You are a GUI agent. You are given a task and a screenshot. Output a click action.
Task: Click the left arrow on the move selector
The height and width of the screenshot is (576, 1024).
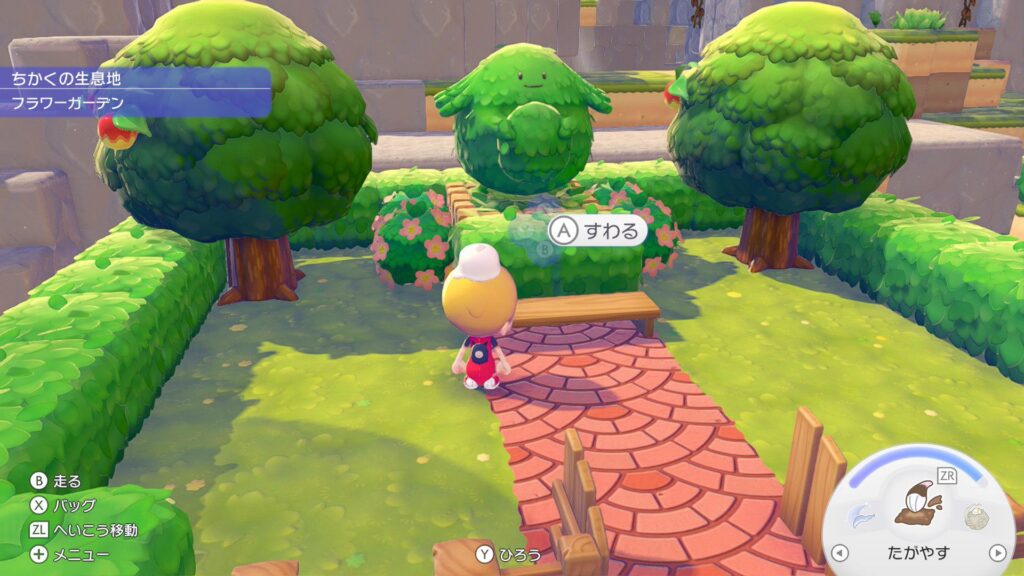[840, 553]
